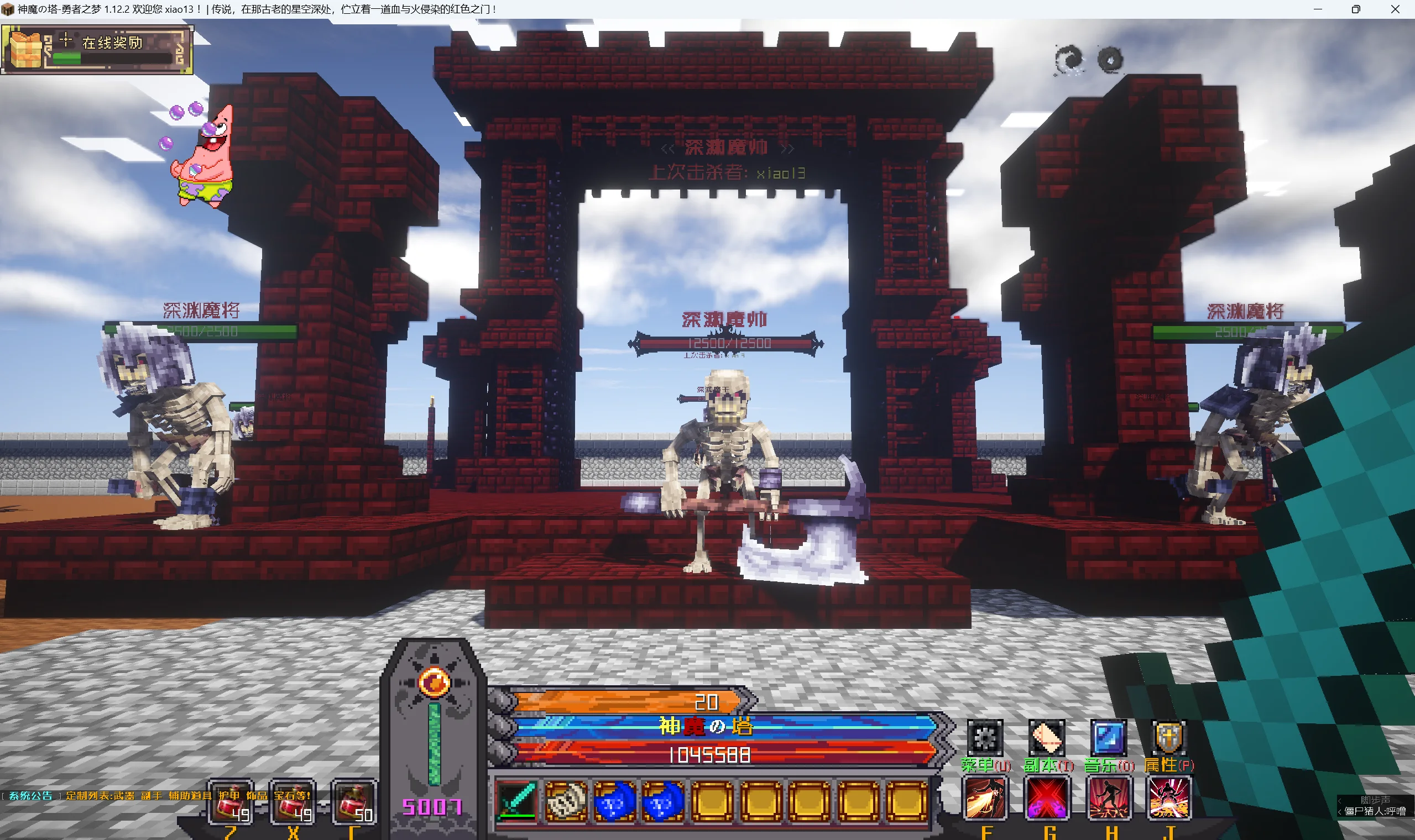1415x840 pixels.
Task: Activate the lava ground stomp skill above H
Action: pos(1109,799)
